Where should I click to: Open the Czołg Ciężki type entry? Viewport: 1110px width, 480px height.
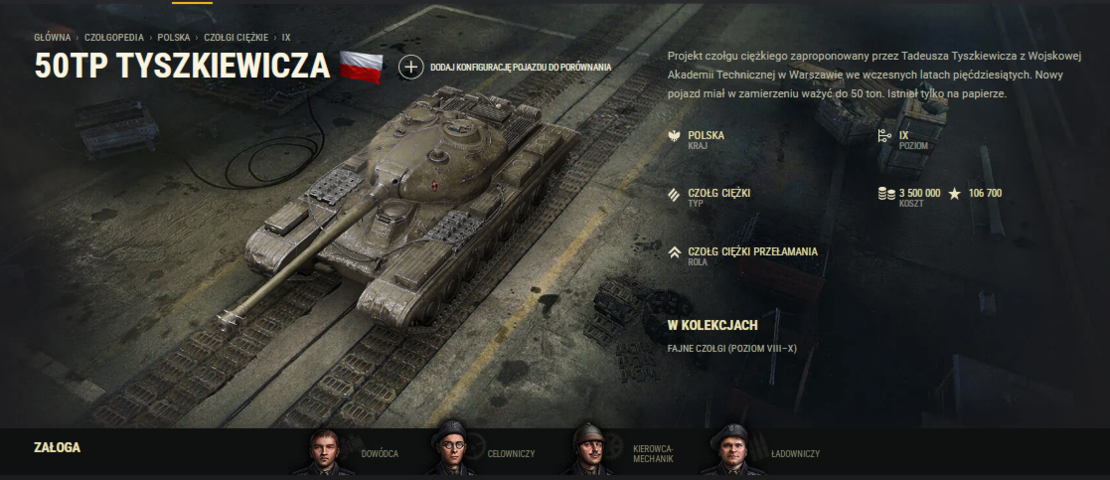click(718, 193)
